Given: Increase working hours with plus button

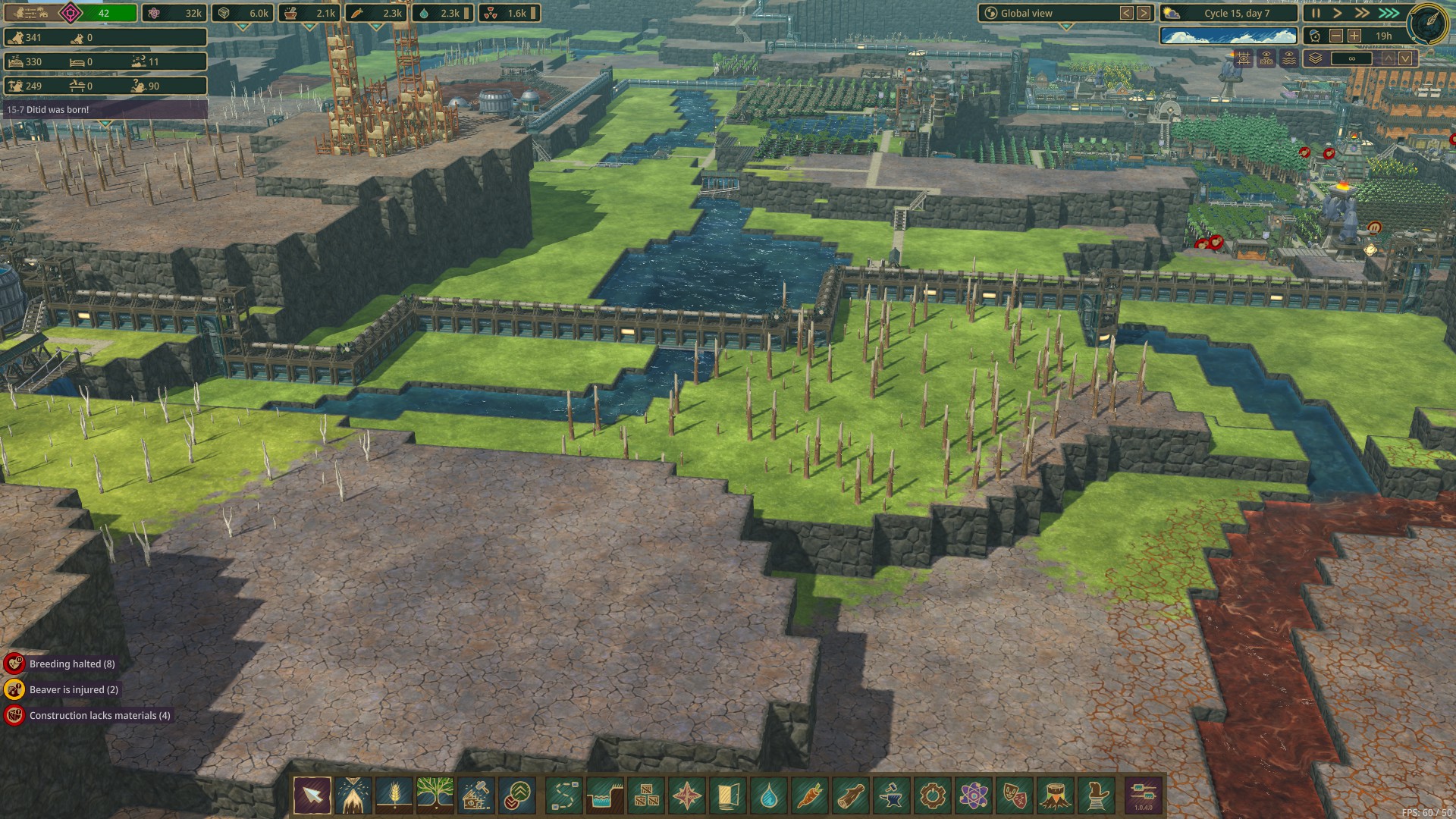Looking at the screenshot, I should tap(1354, 36).
